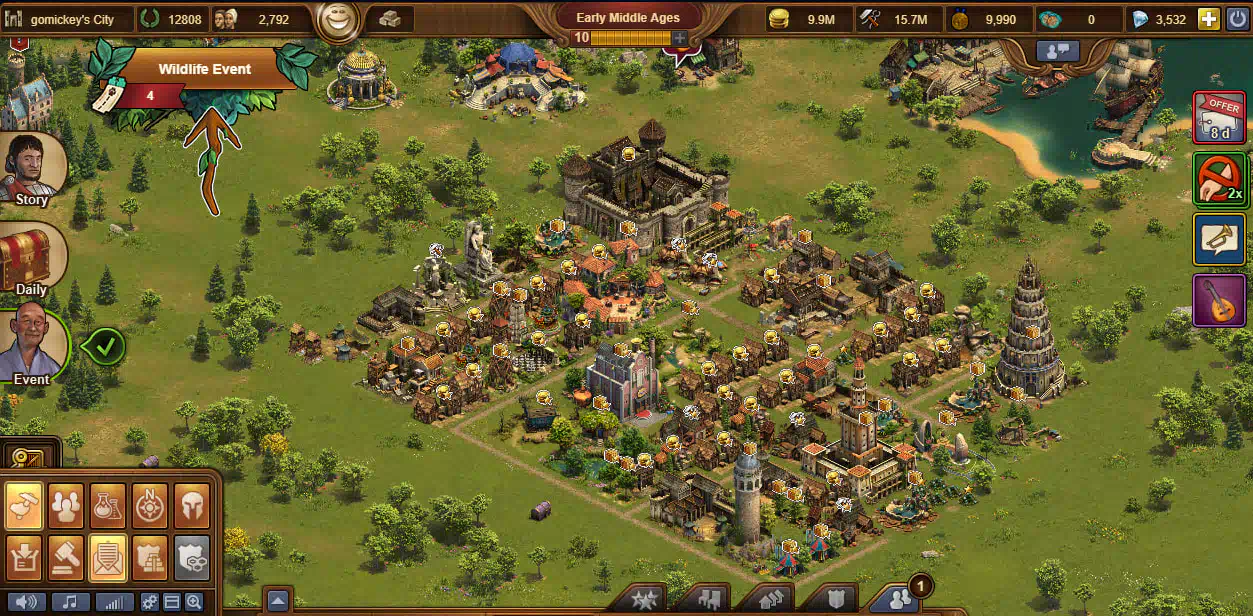This screenshot has width=1253, height=616.
Task: Open the market auction gavel button
Action: pos(66,557)
